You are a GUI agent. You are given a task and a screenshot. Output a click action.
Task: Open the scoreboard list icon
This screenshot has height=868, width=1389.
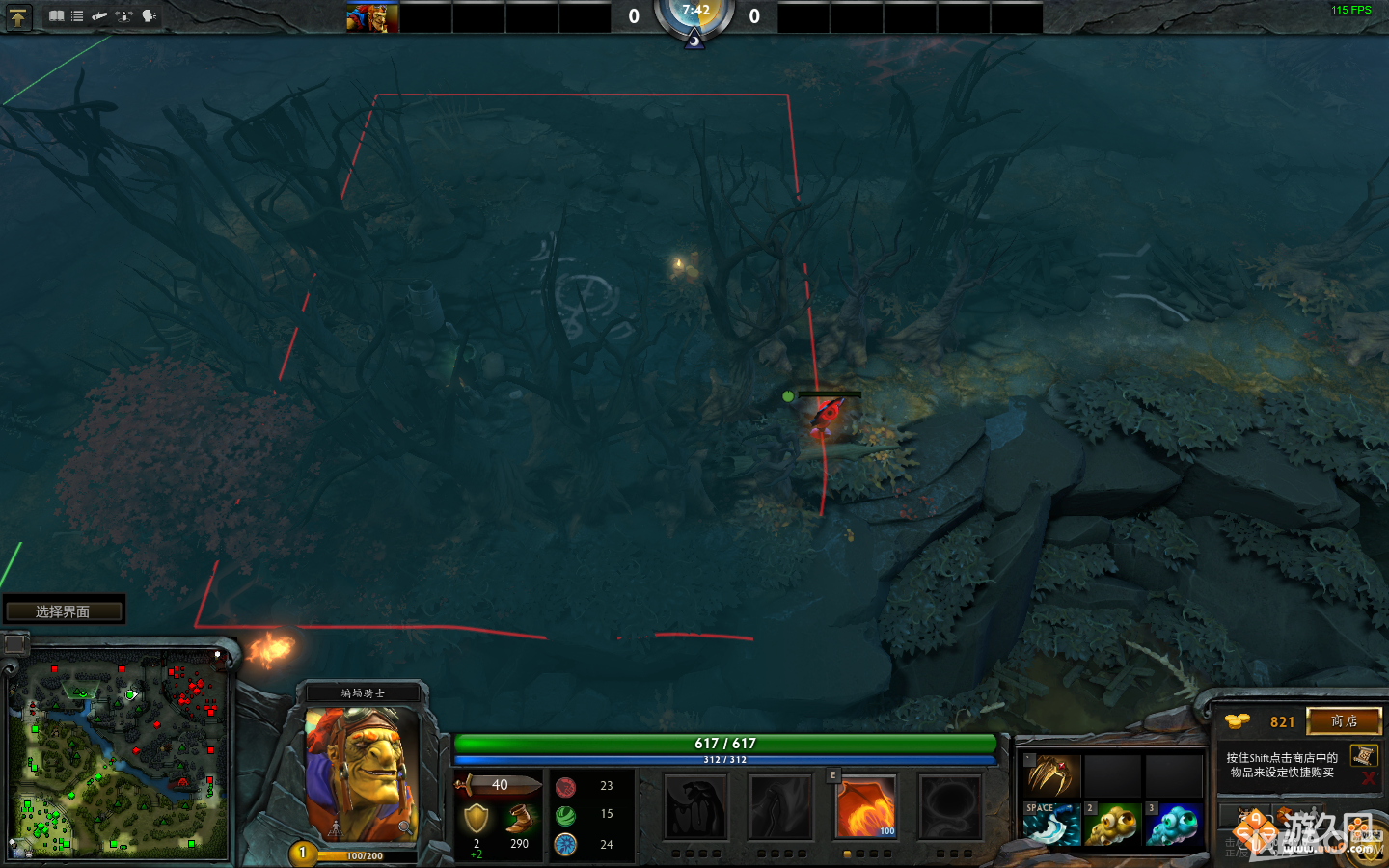[x=76, y=15]
